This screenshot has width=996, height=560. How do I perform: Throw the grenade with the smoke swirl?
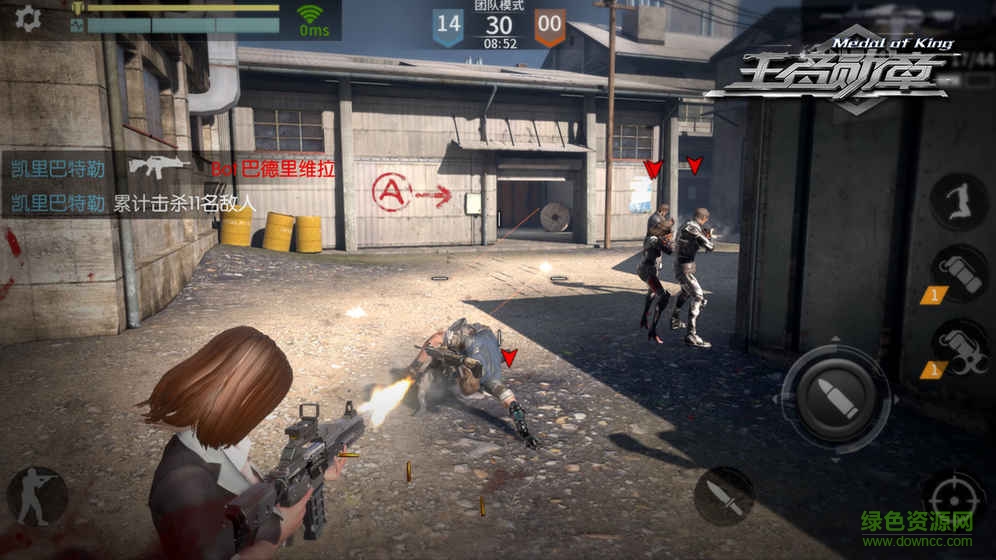tap(959, 348)
